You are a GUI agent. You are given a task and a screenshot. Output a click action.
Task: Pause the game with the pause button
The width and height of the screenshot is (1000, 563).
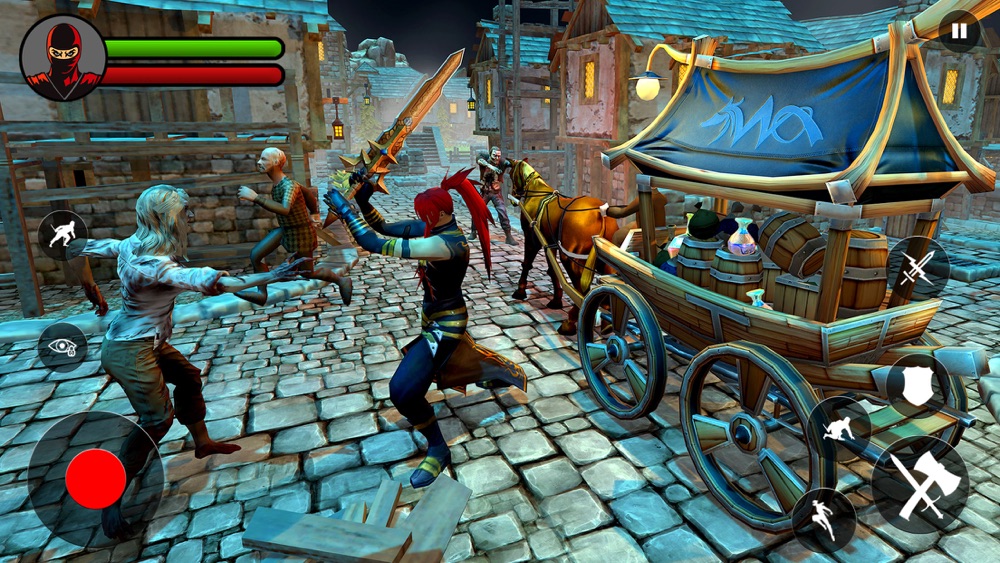pyautogui.click(x=959, y=31)
